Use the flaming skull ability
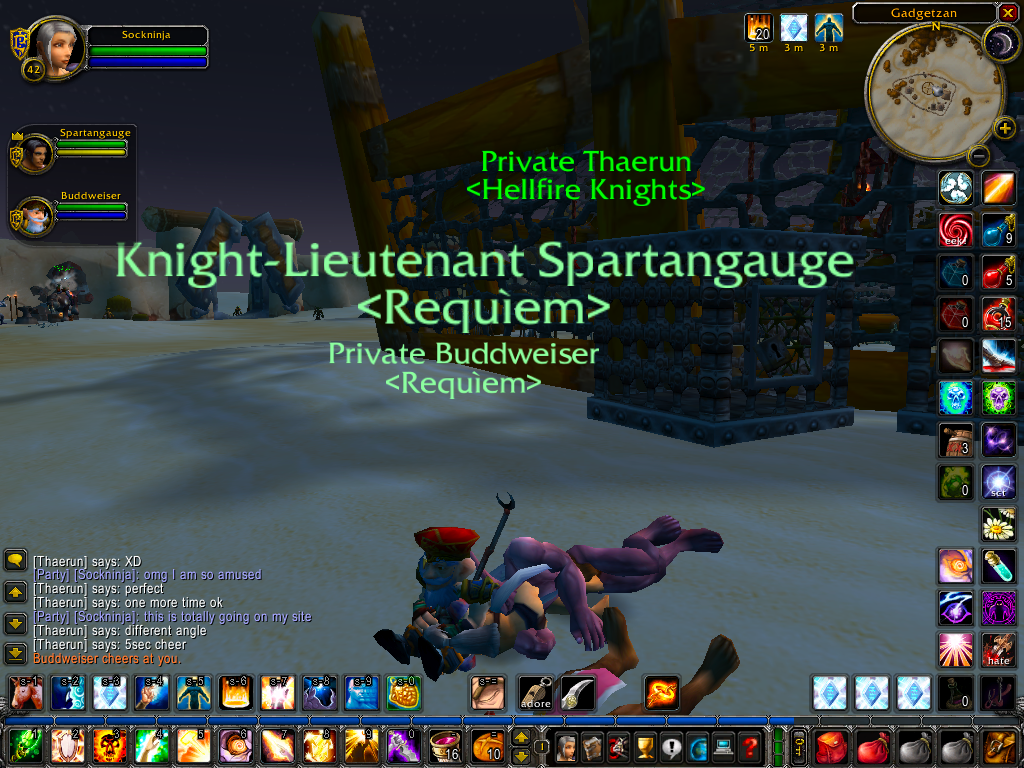This screenshot has width=1024, height=768. (x=108, y=746)
